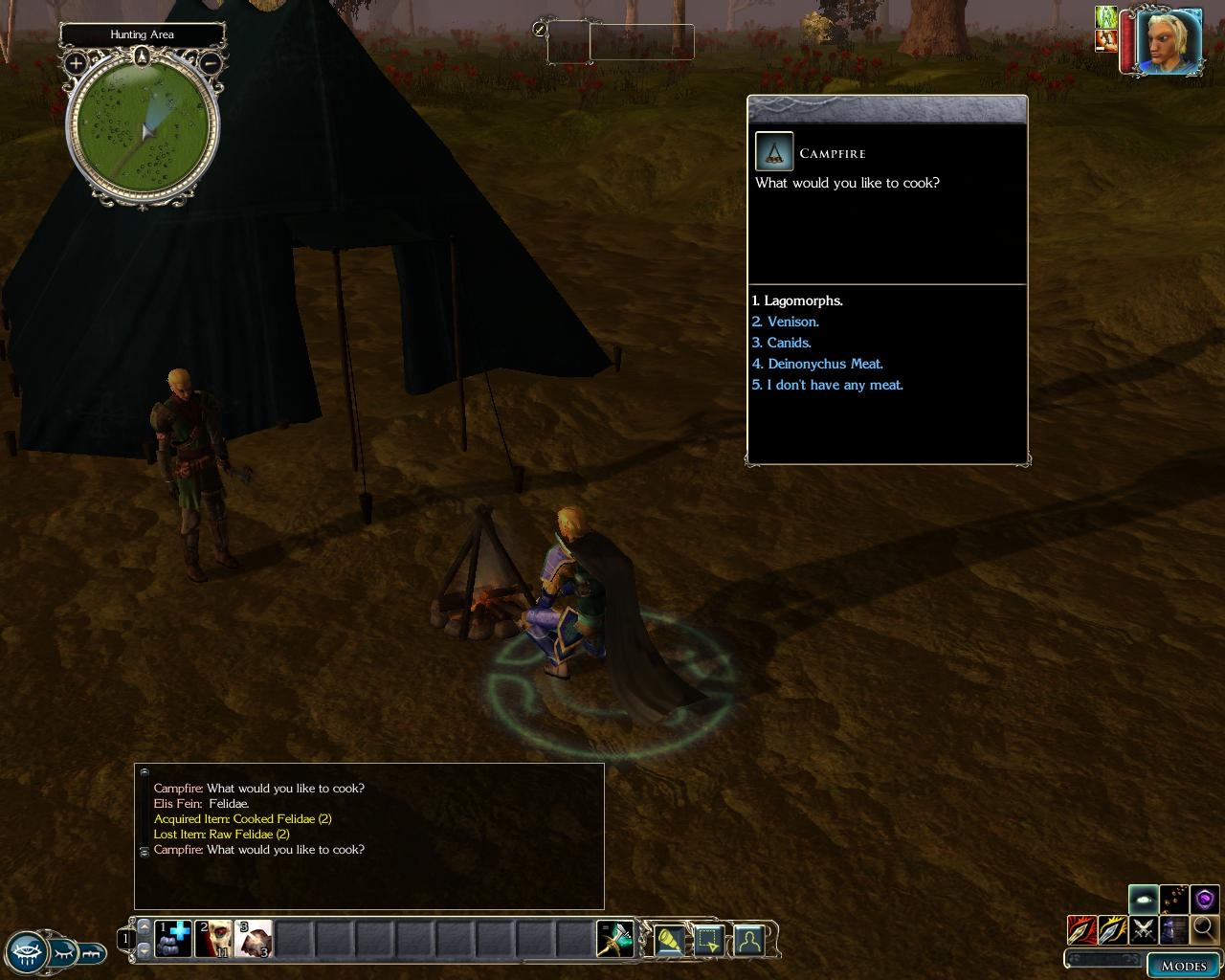Open the Modes panel button
This screenshot has width=1225, height=980.
(1183, 965)
